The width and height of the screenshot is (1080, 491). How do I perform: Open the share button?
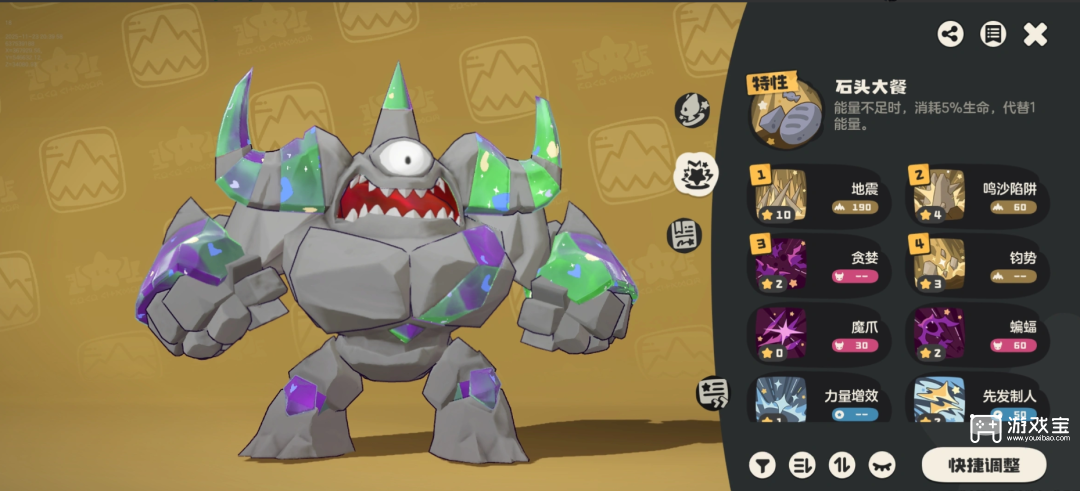coord(950,34)
